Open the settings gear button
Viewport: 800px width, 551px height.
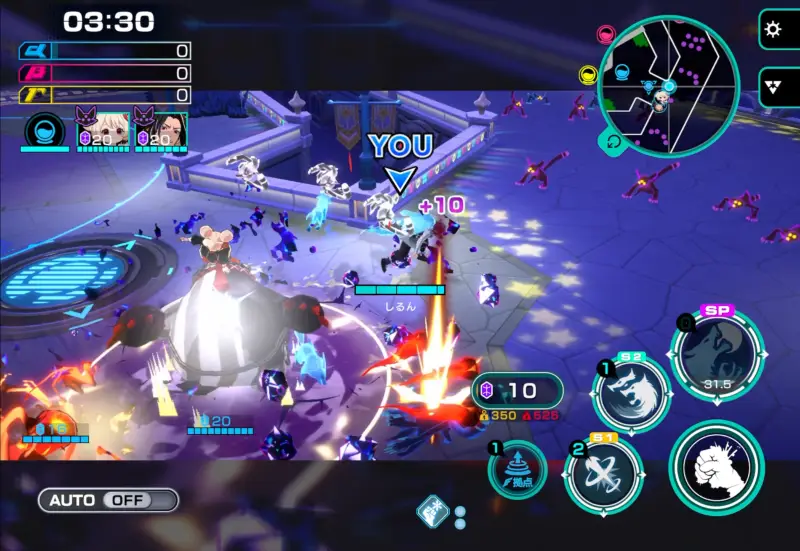(x=771, y=29)
